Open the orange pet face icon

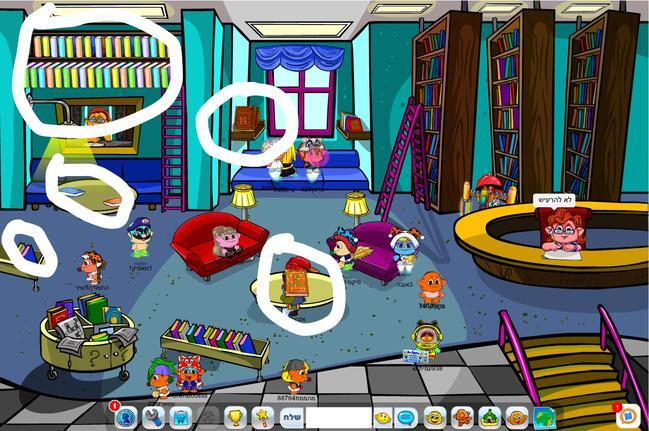point(516,417)
